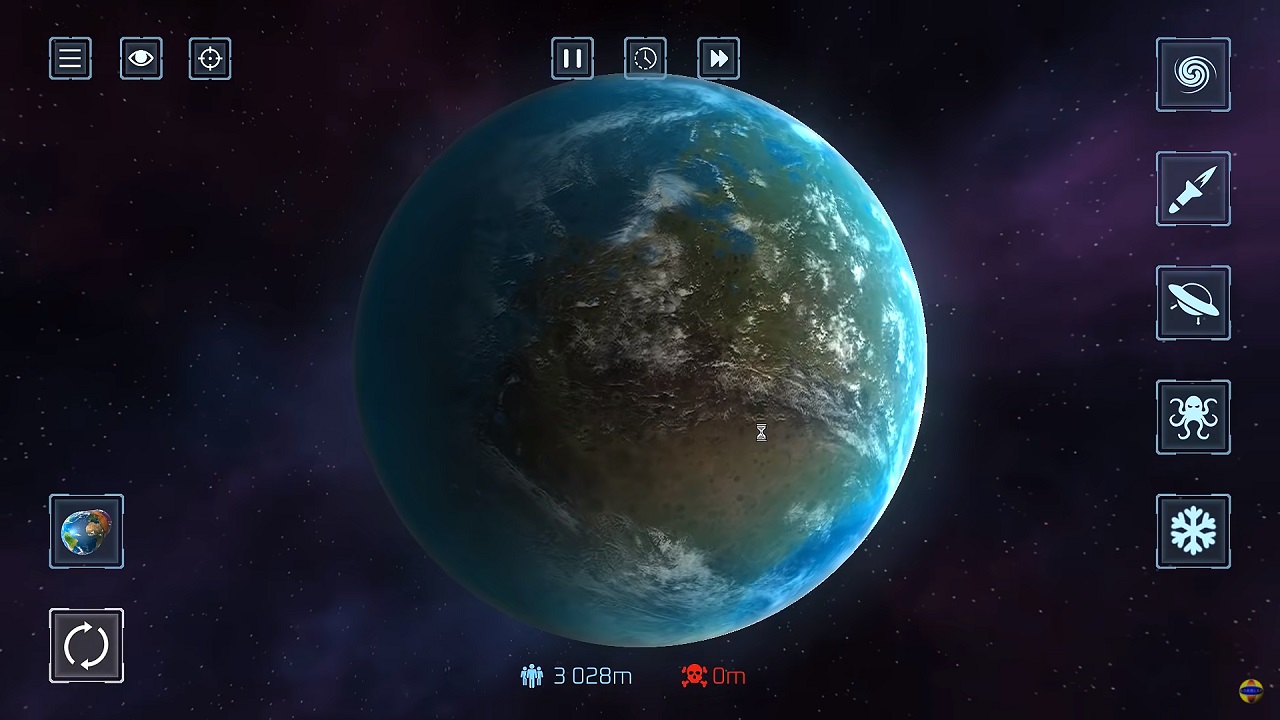The width and height of the screenshot is (1280, 720).
Task: Toggle the eye view button
Action: [141, 59]
